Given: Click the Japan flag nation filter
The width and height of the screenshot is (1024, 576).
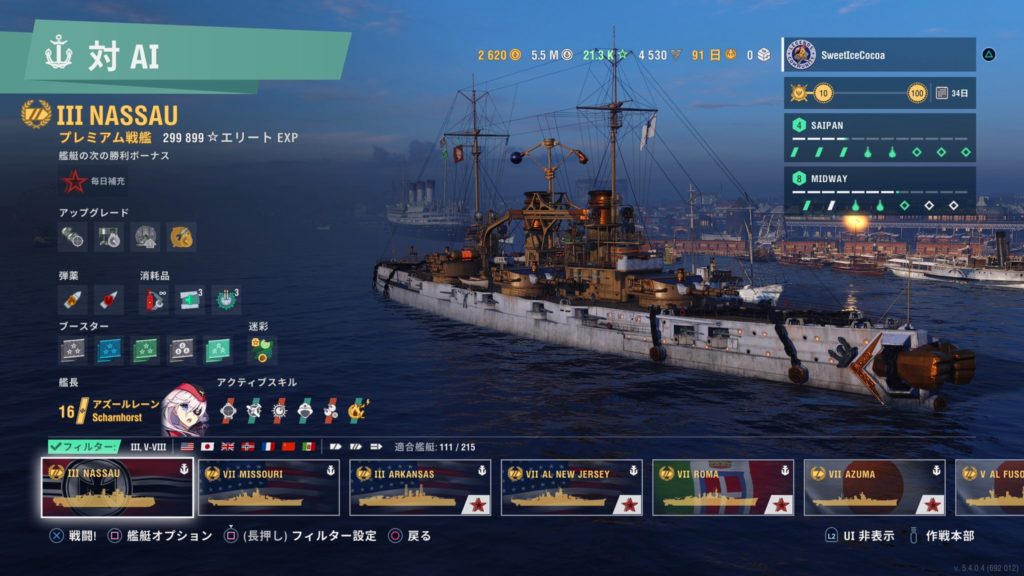Looking at the screenshot, I should pyautogui.click(x=208, y=446).
